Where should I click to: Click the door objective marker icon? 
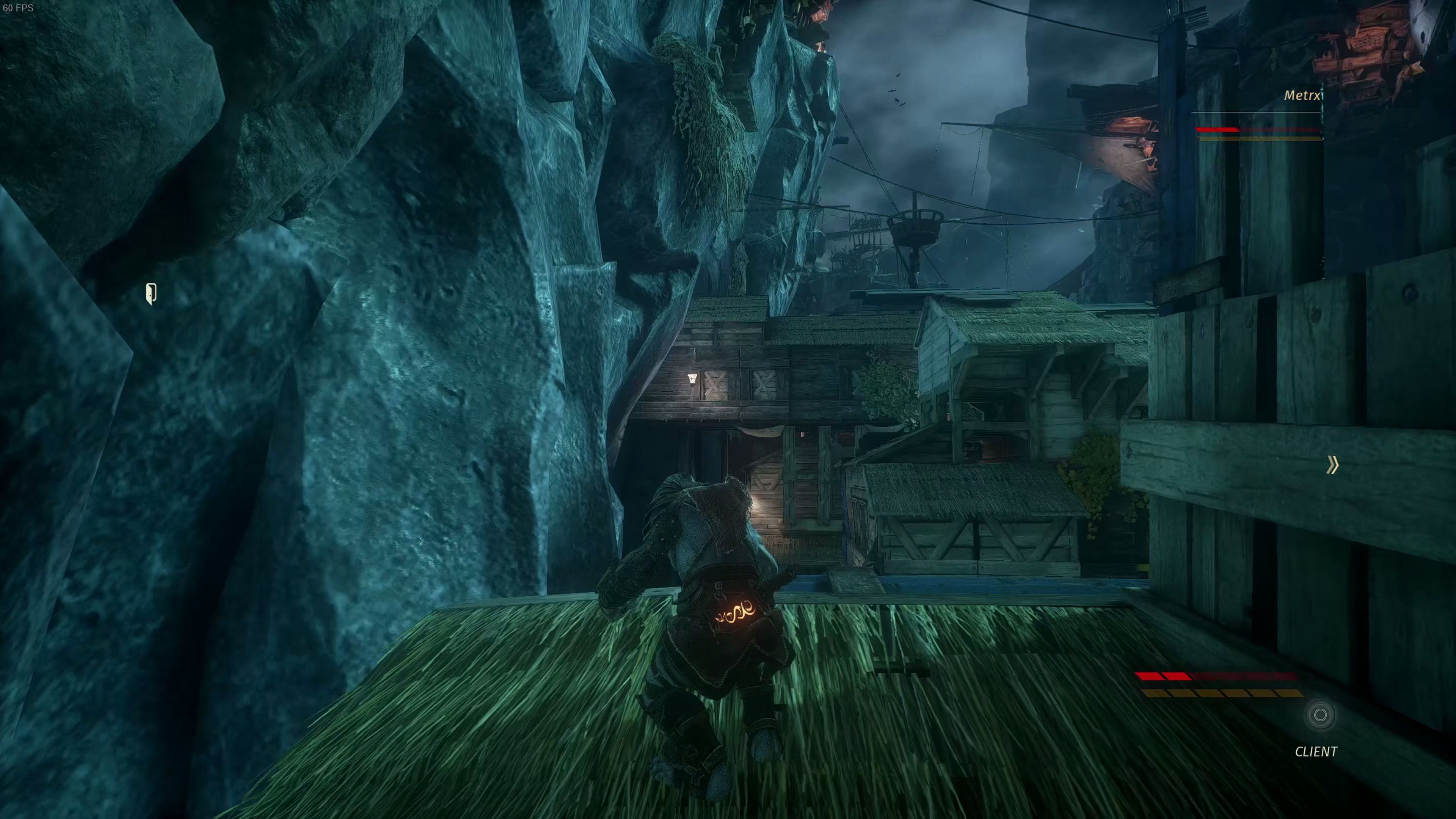(x=151, y=294)
